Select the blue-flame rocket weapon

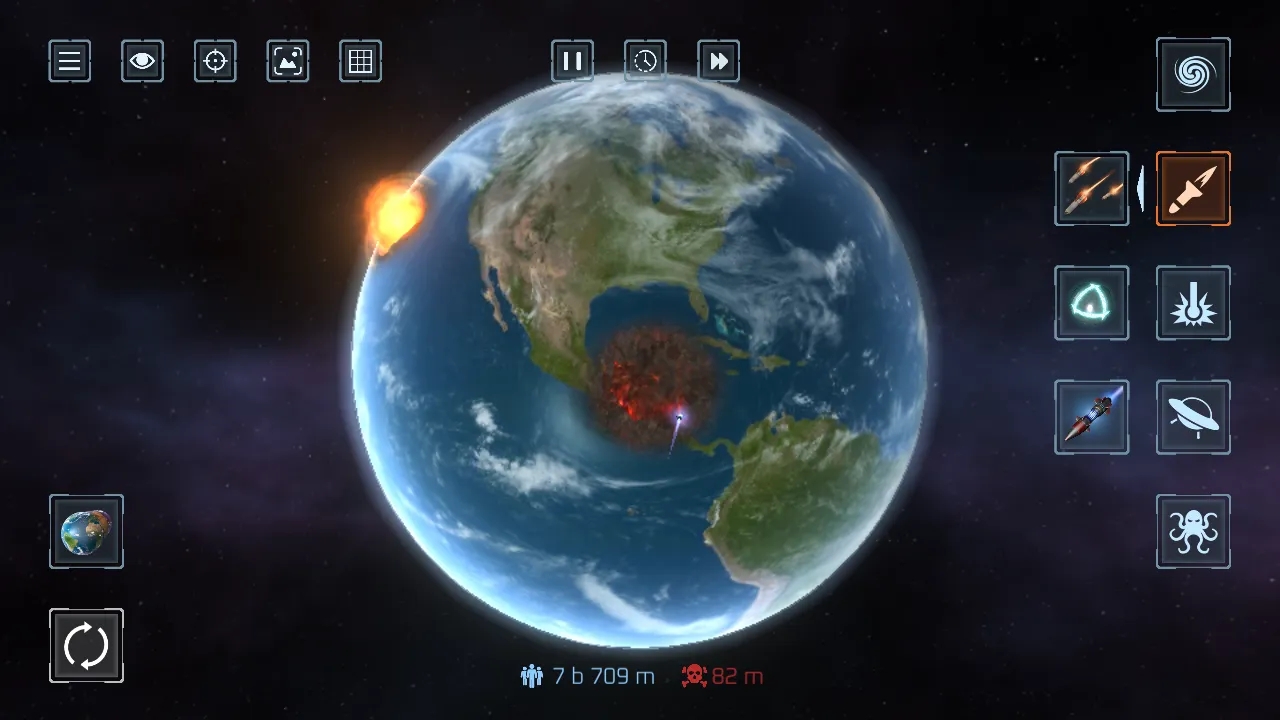(x=1091, y=417)
